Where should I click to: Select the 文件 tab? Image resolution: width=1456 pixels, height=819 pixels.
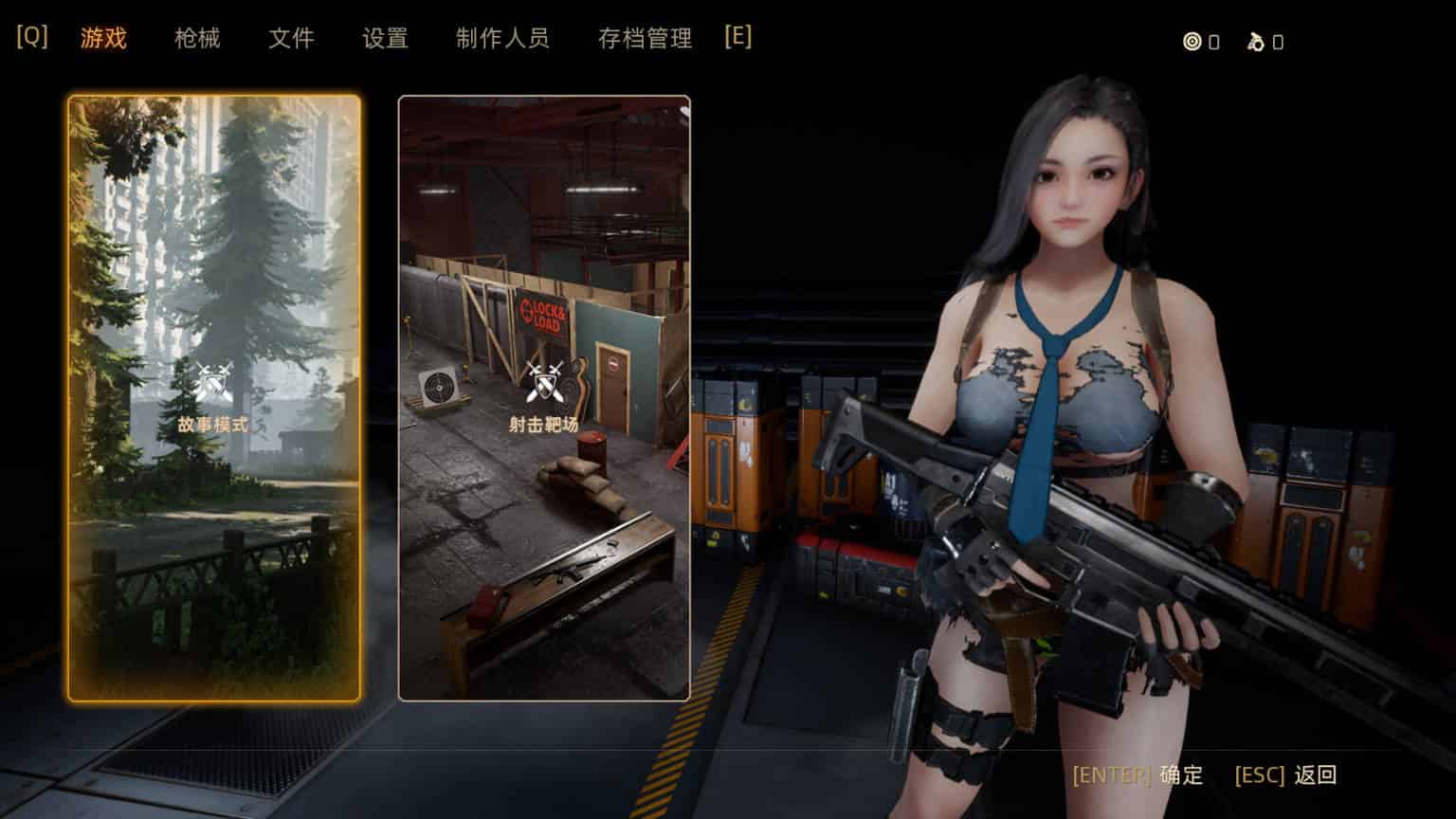[x=291, y=39]
